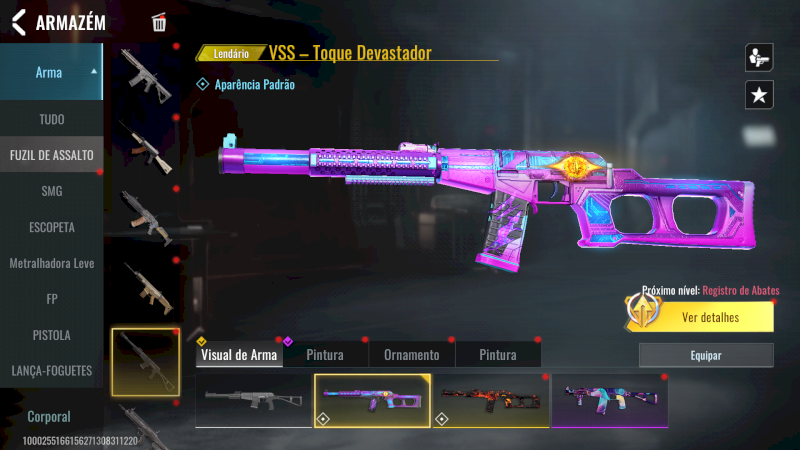Click the trash can icon
Viewport: 800px width, 450px height.
pyautogui.click(x=159, y=23)
